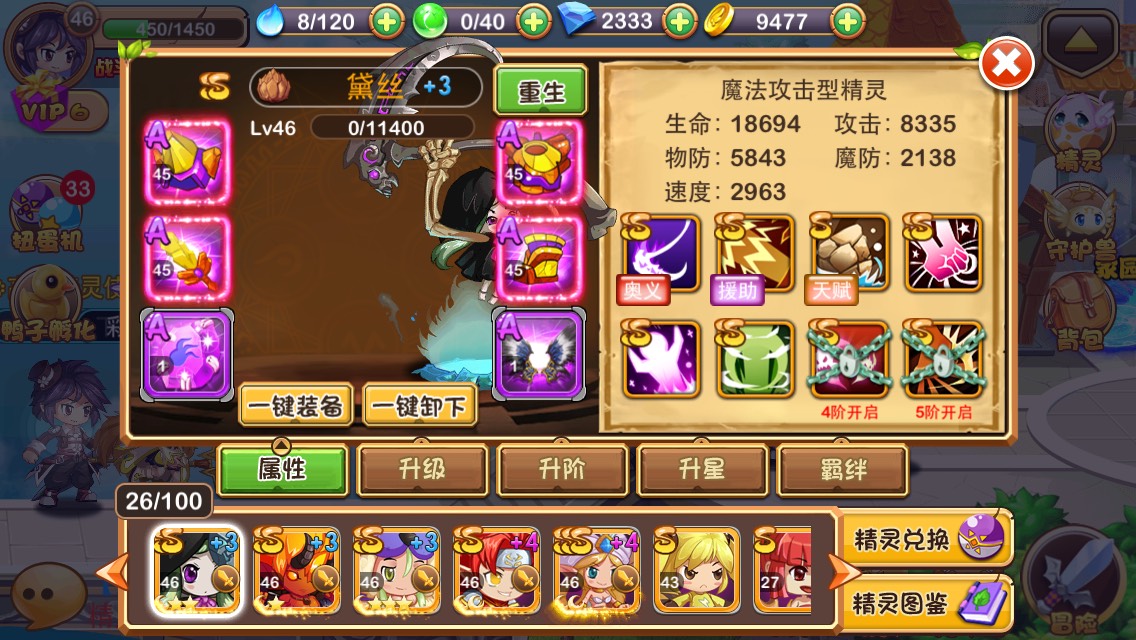Select the red horned demon spirit portrait
This screenshot has height=640, width=1136.
tap(296, 569)
